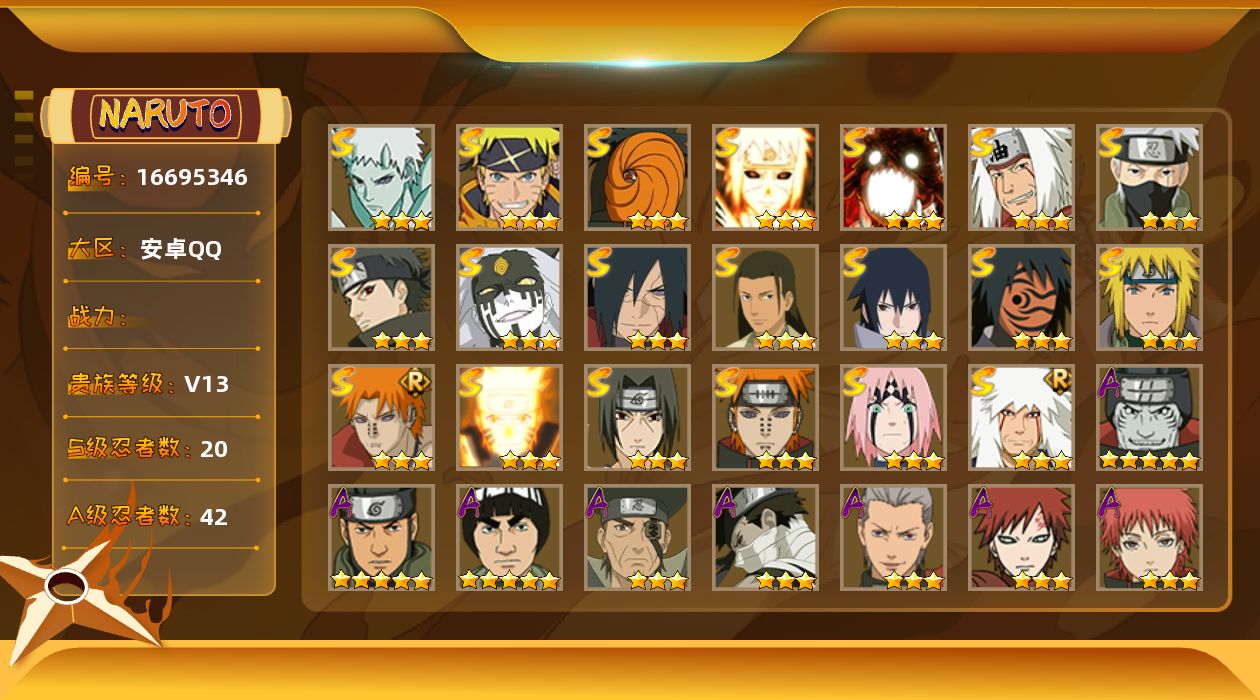
Task: Pick blond Minato's ninja tile
Action: pos(1149,297)
